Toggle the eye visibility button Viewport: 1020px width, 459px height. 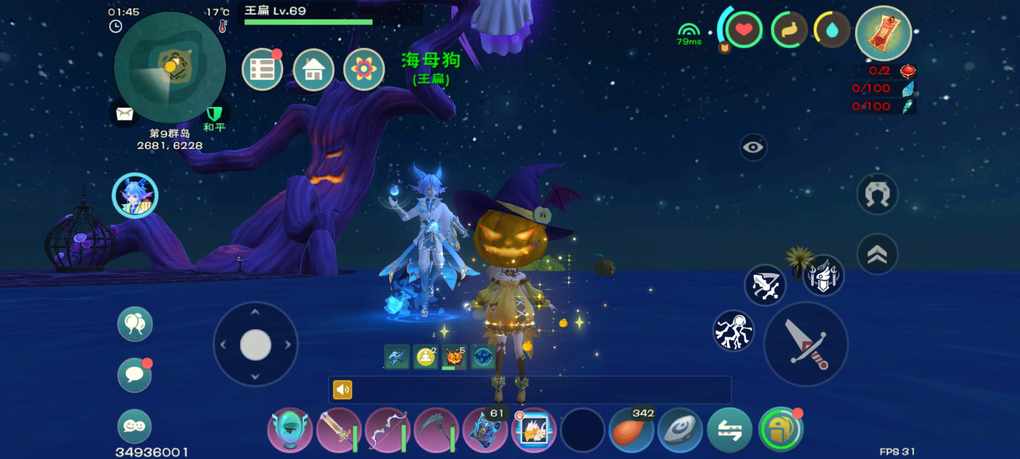point(754,148)
